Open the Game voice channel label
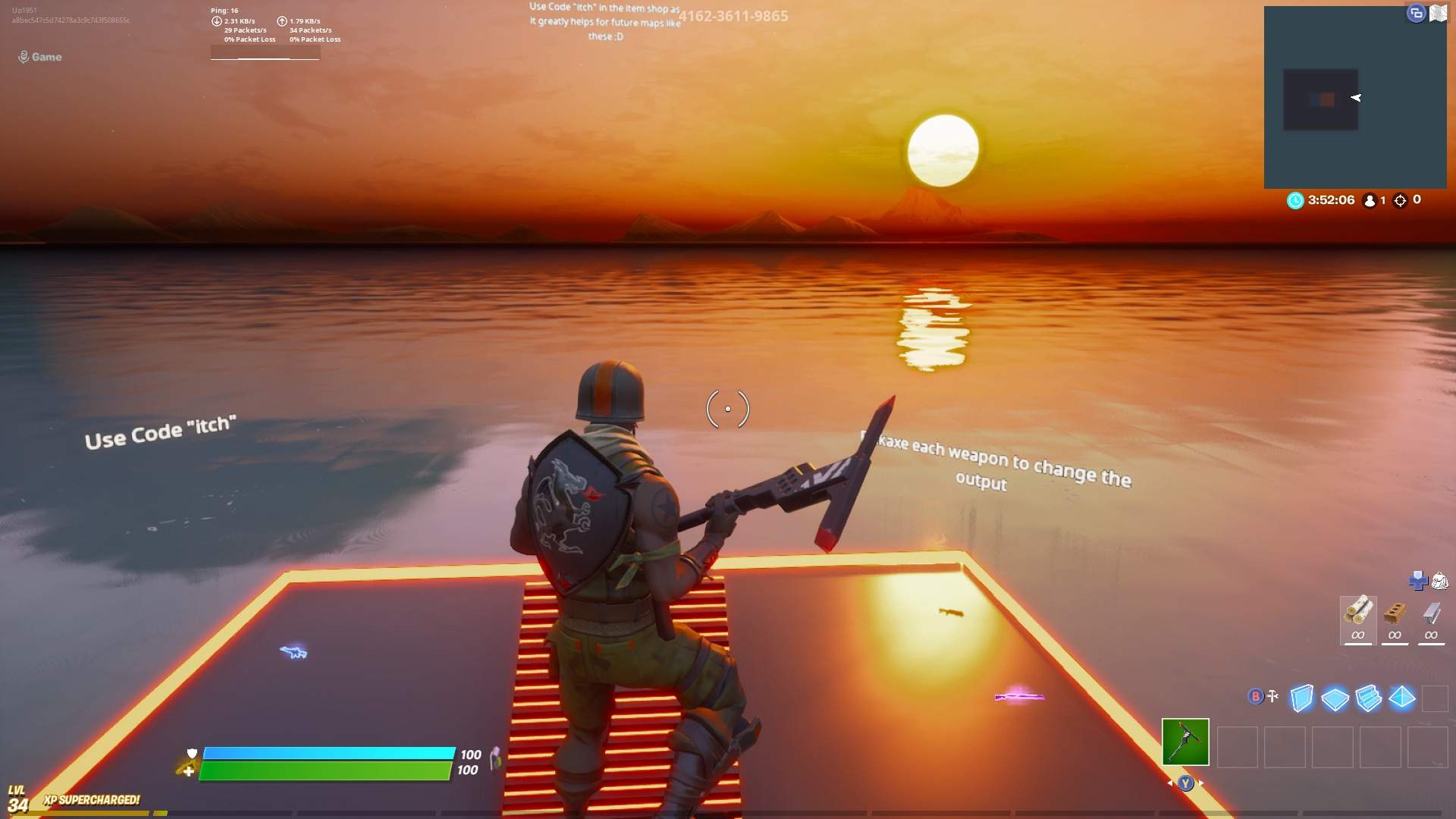The width and height of the screenshot is (1456, 819). click(41, 57)
